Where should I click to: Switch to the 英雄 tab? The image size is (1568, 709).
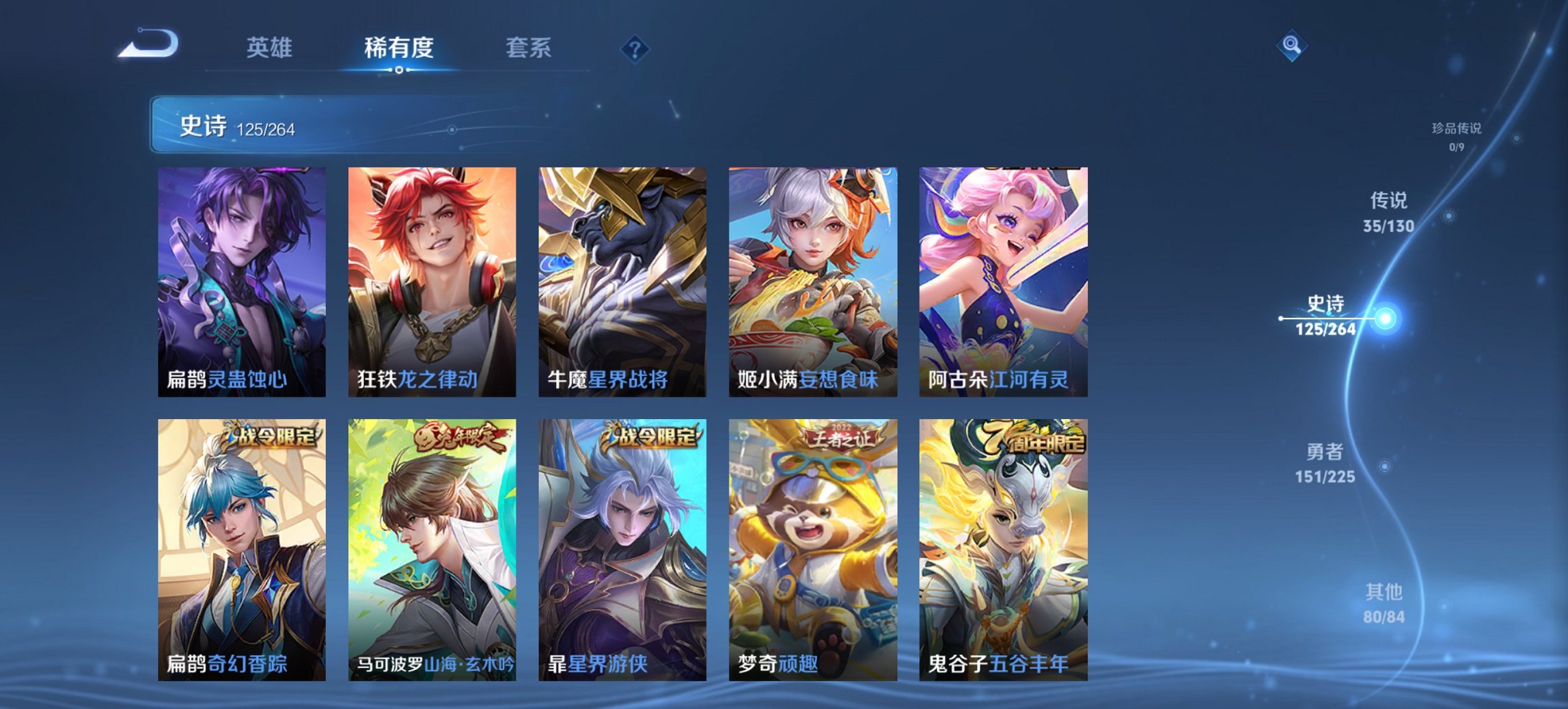272,48
